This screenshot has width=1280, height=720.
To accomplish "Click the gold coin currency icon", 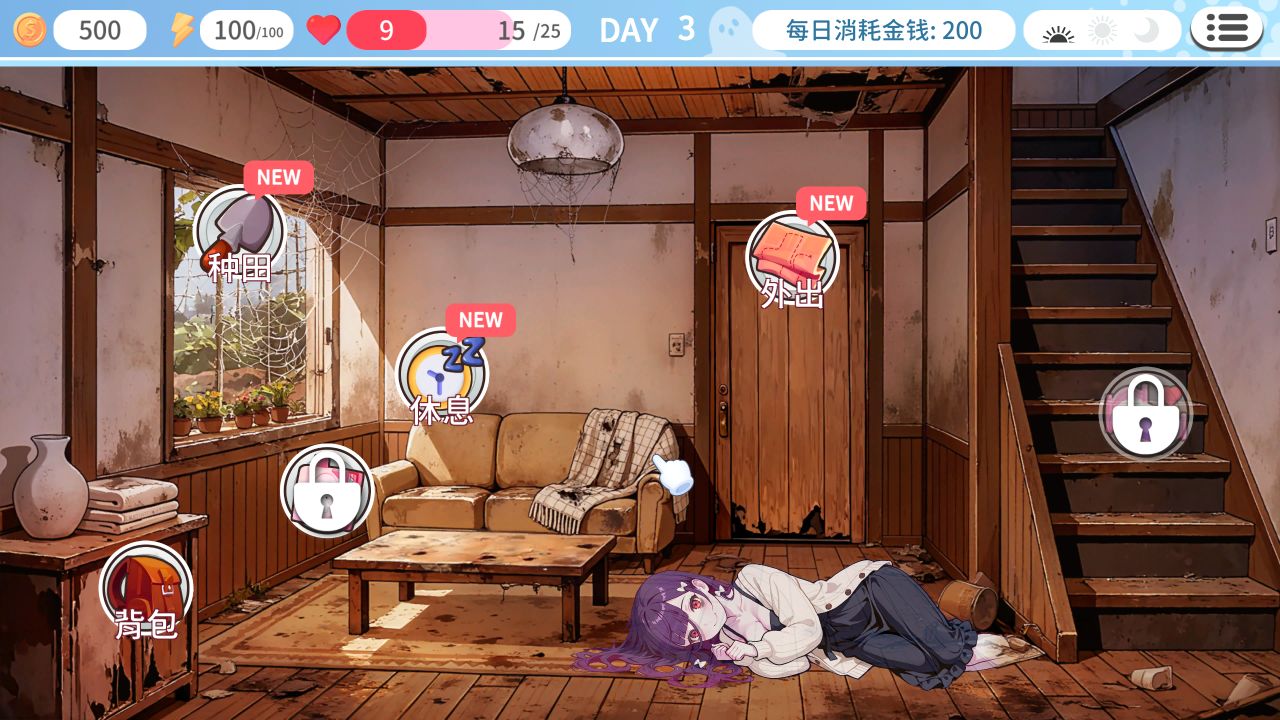I will coord(28,29).
